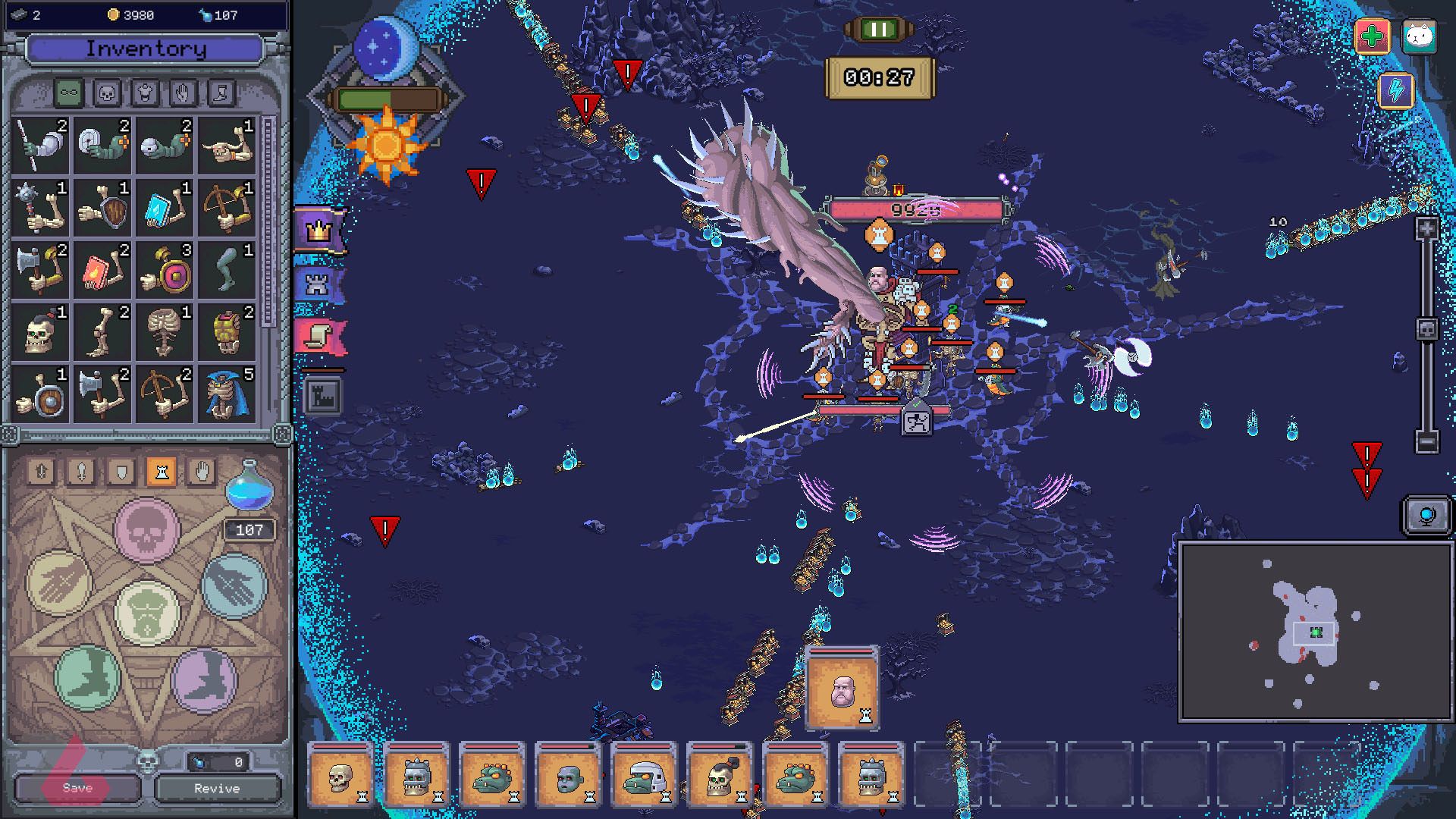The height and width of the screenshot is (819, 1456).
Task: Open the castle tower banner menu
Action: point(318,284)
